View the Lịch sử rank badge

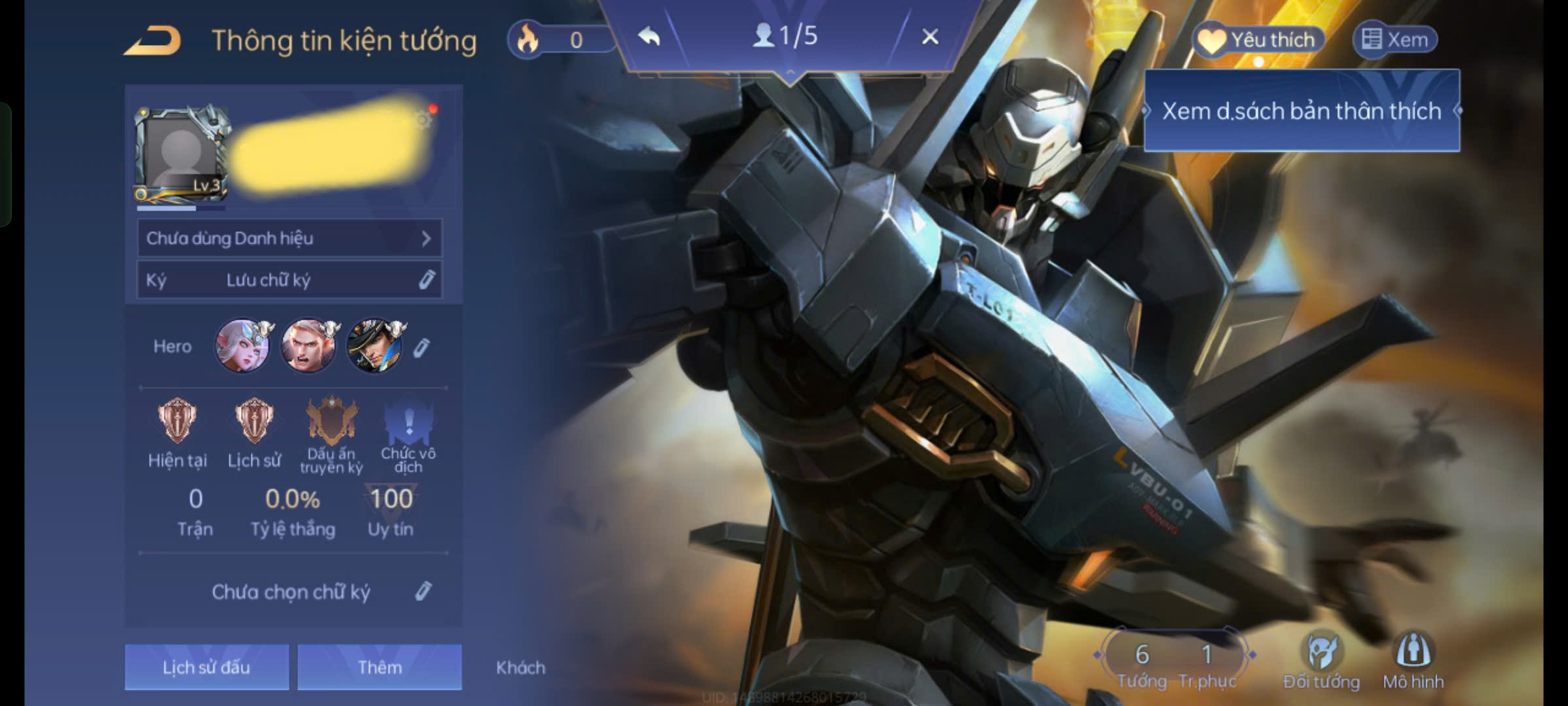tap(254, 421)
